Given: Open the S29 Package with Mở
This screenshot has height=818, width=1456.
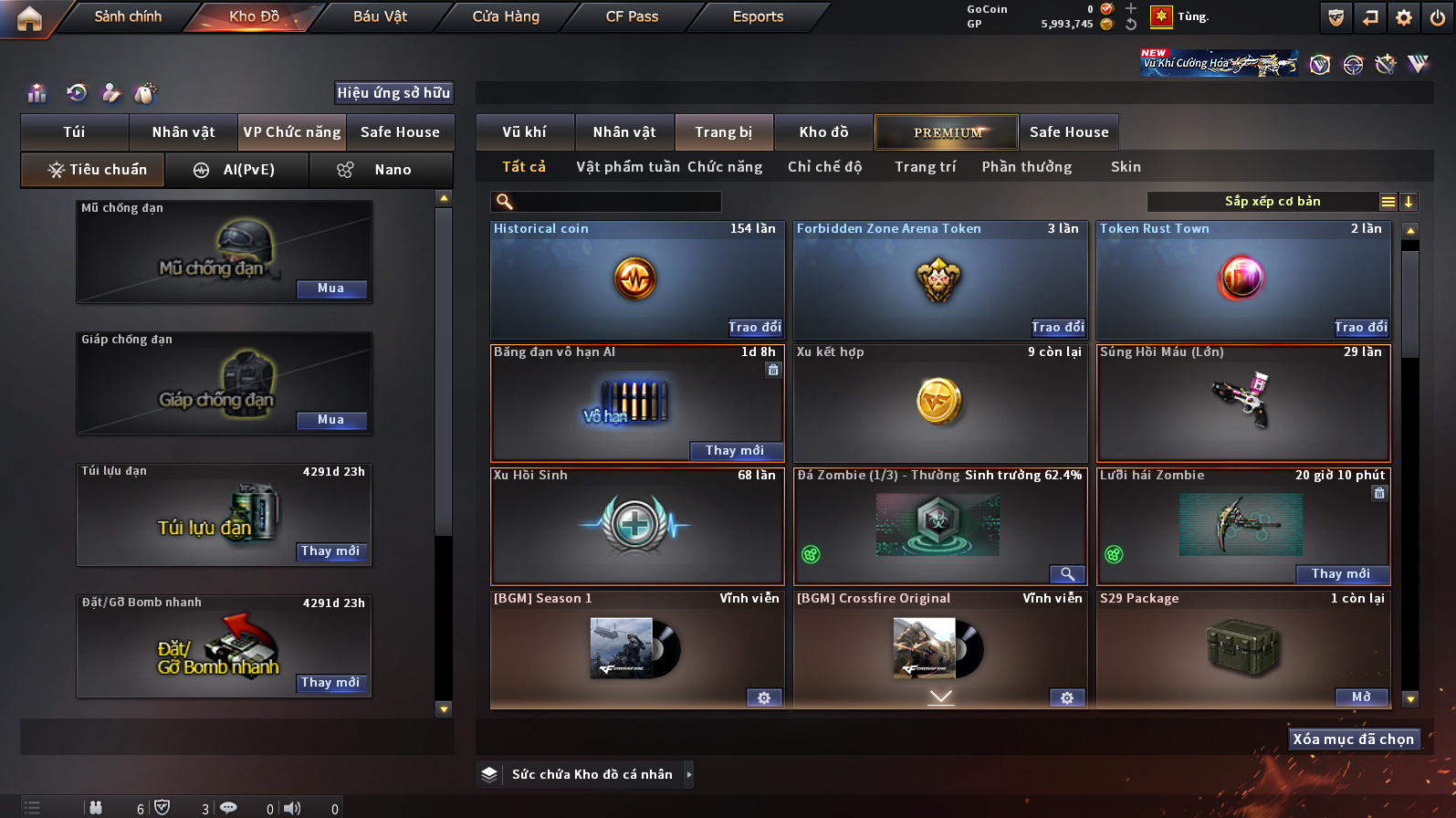Looking at the screenshot, I should 1361,697.
